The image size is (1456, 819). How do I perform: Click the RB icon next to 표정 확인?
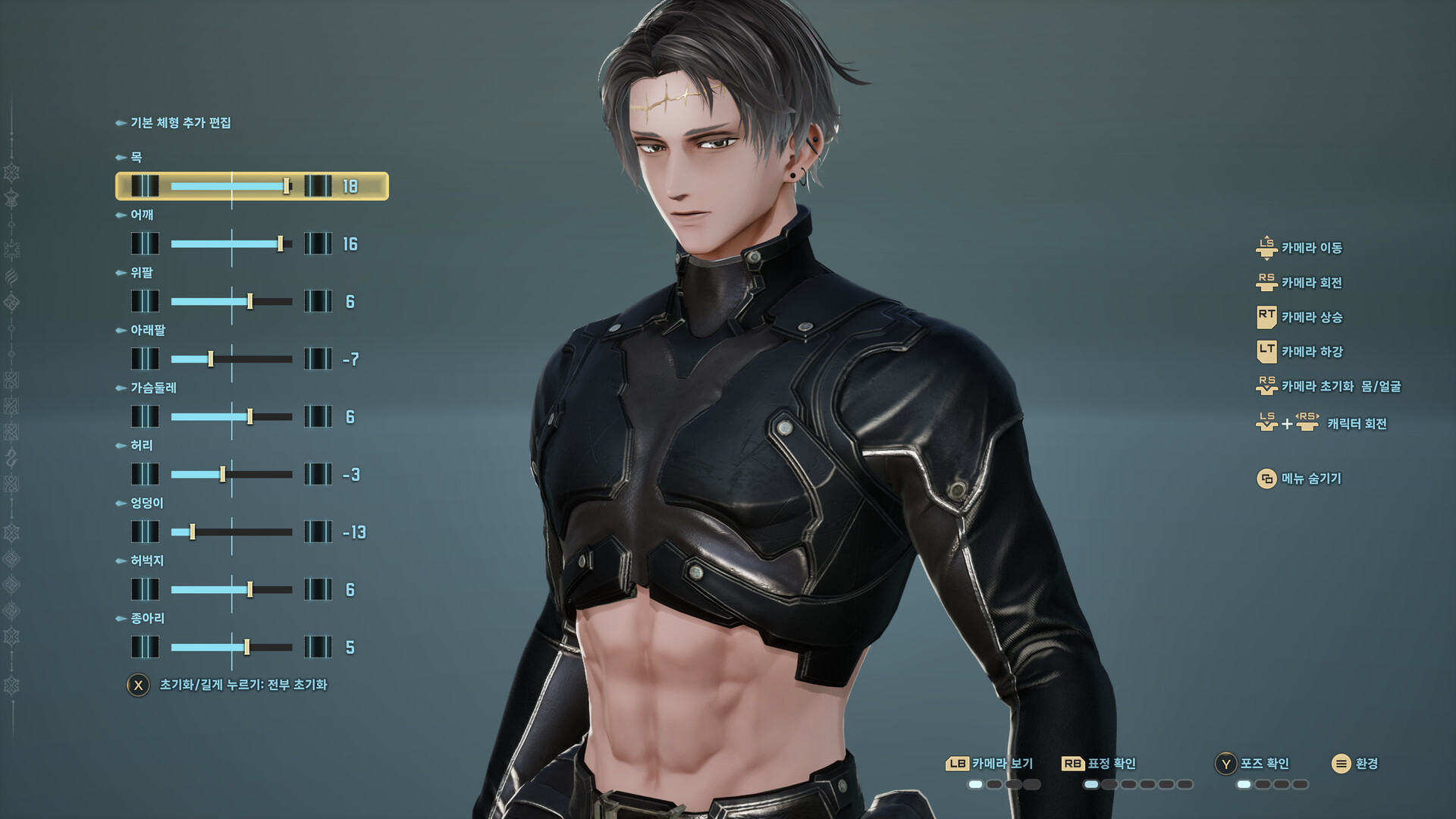tap(1072, 763)
